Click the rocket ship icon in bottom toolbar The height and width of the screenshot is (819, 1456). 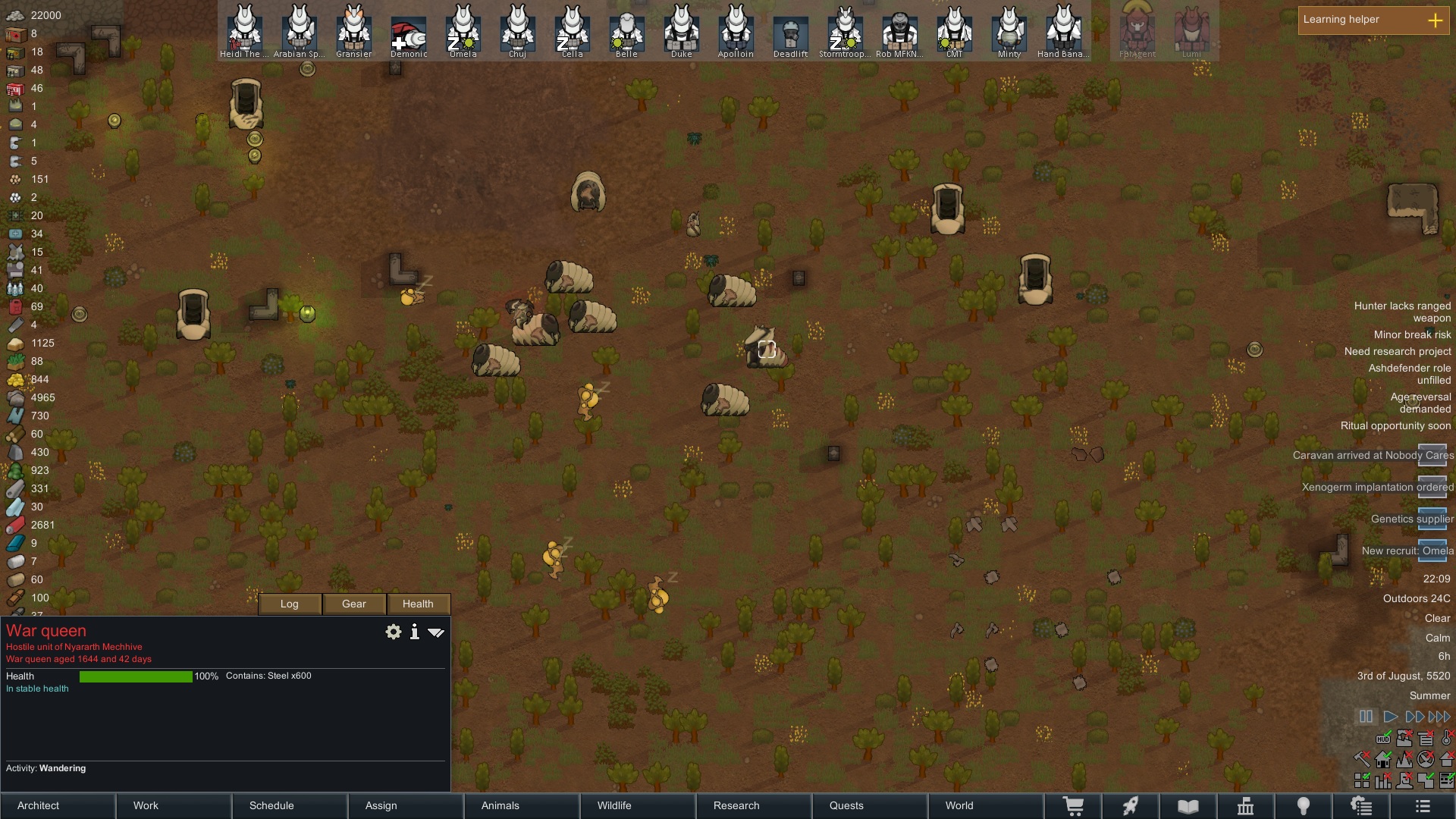pyautogui.click(x=1131, y=805)
